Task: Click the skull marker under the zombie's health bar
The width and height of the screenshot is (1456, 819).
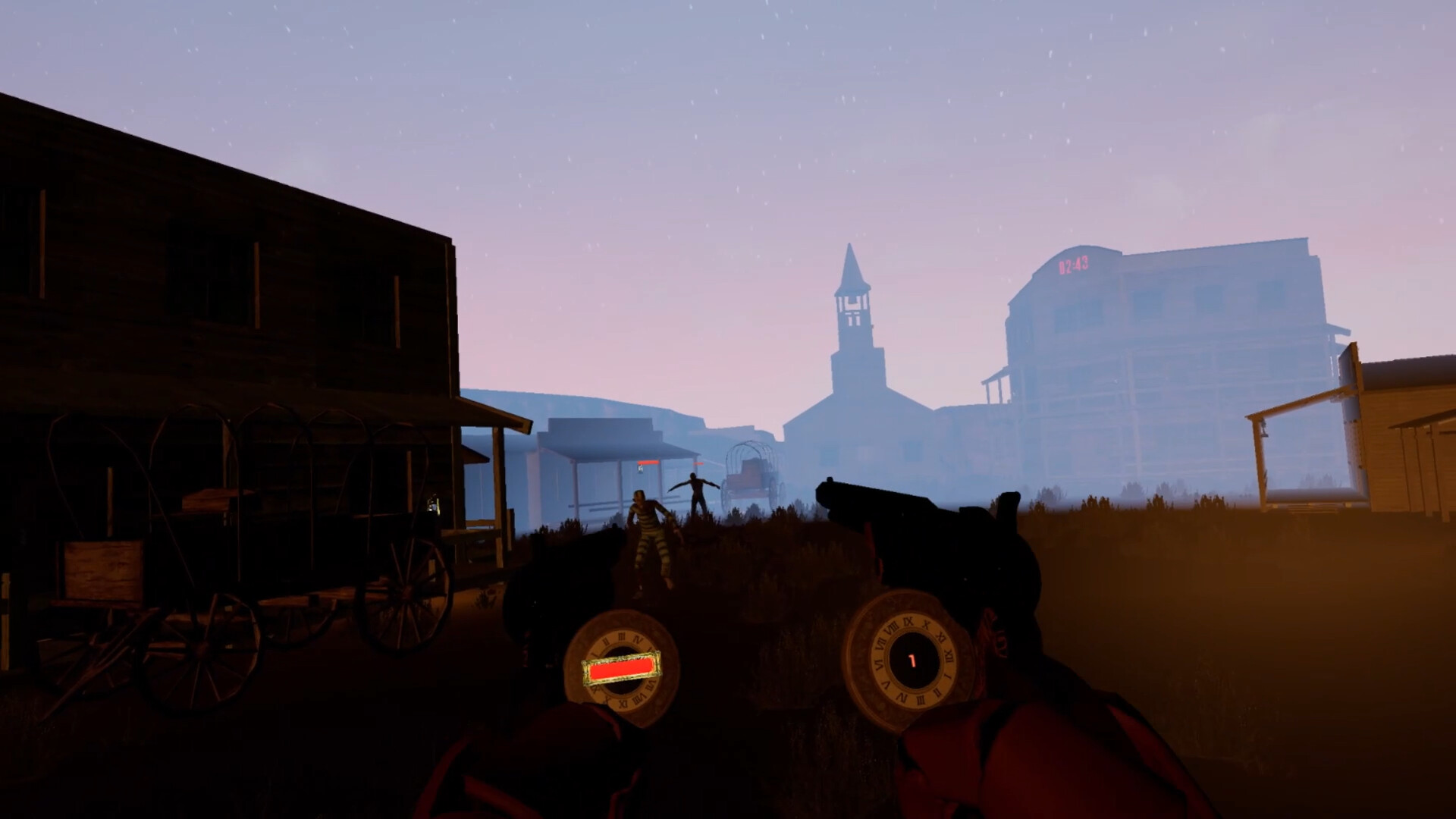Action: (x=641, y=469)
